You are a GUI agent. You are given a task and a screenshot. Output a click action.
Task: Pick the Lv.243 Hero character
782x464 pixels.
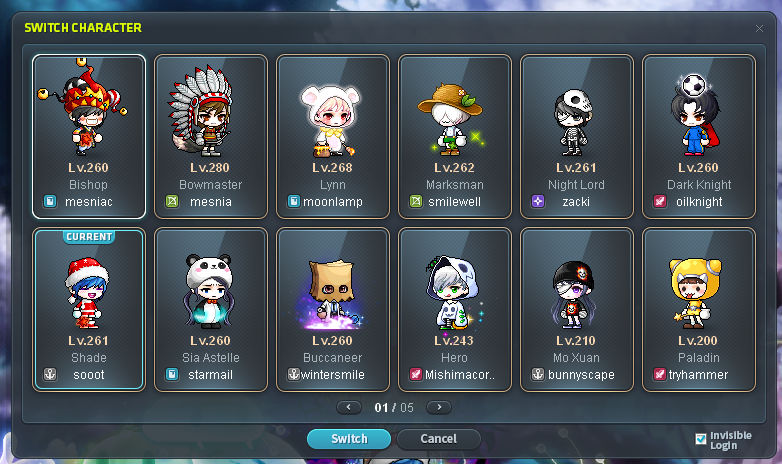pyautogui.click(x=455, y=309)
